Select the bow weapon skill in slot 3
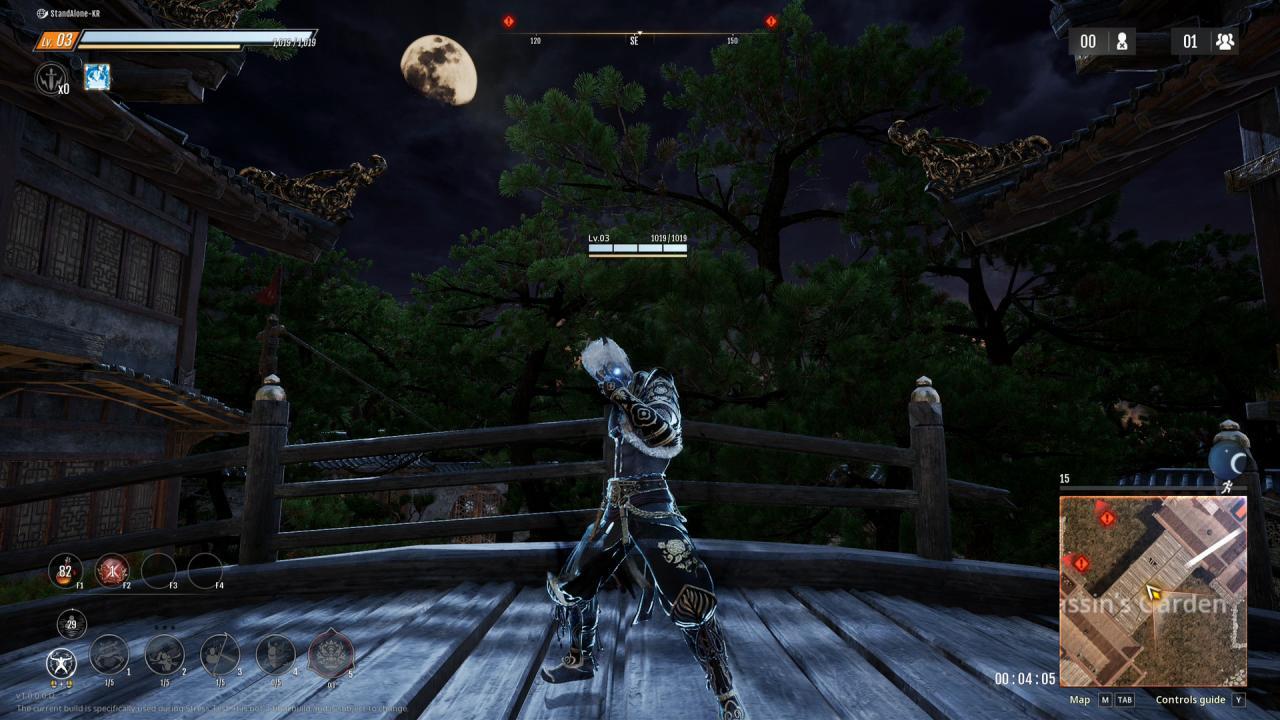This screenshot has height=720, width=1280. pos(220,656)
